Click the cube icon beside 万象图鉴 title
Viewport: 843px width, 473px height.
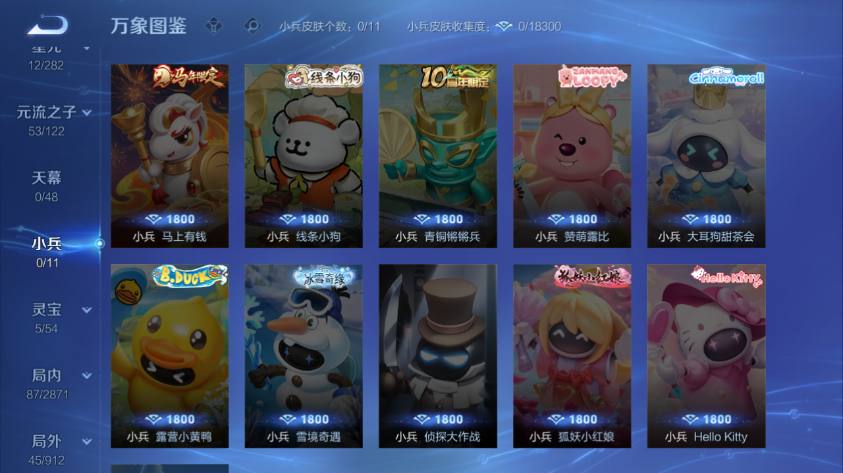[x=214, y=26]
